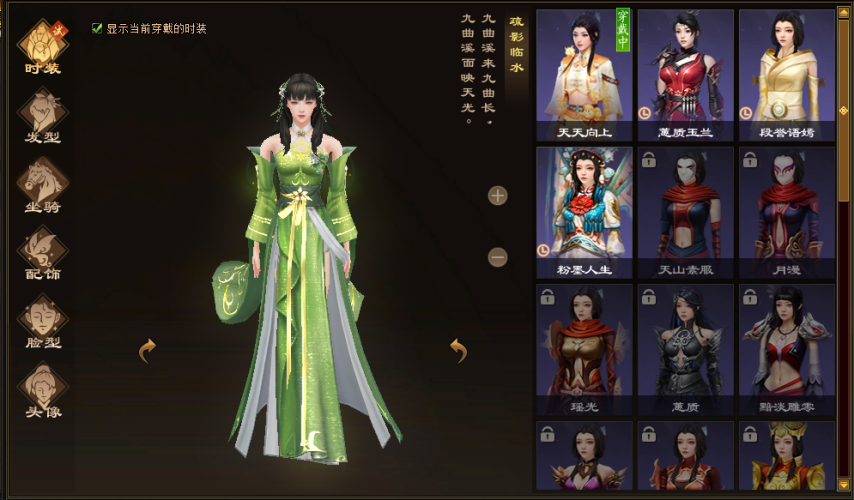Screen dimensions: 854x500
Task: Choose the locked 蕙质 dark armor outfit
Action: tap(685, 349)
